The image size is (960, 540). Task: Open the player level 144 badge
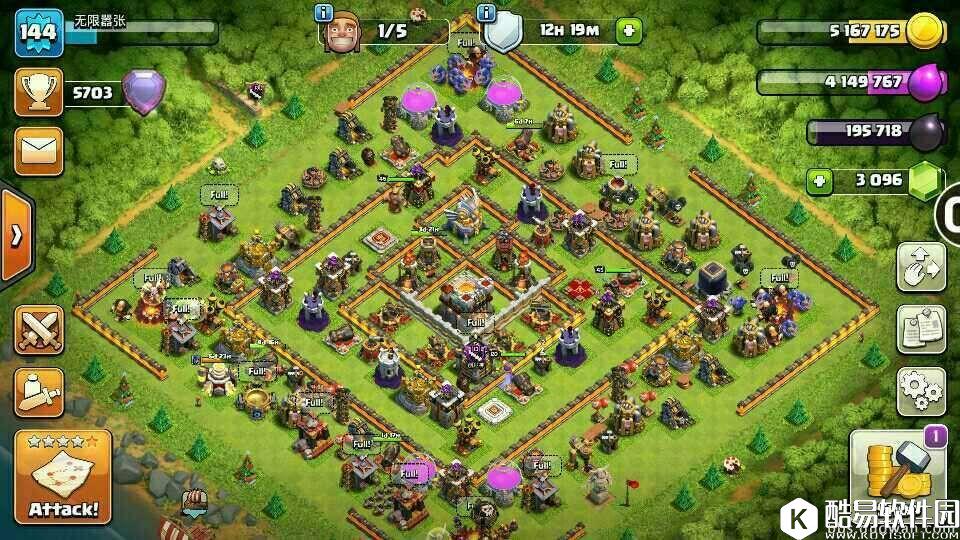[x=39, y=34]
